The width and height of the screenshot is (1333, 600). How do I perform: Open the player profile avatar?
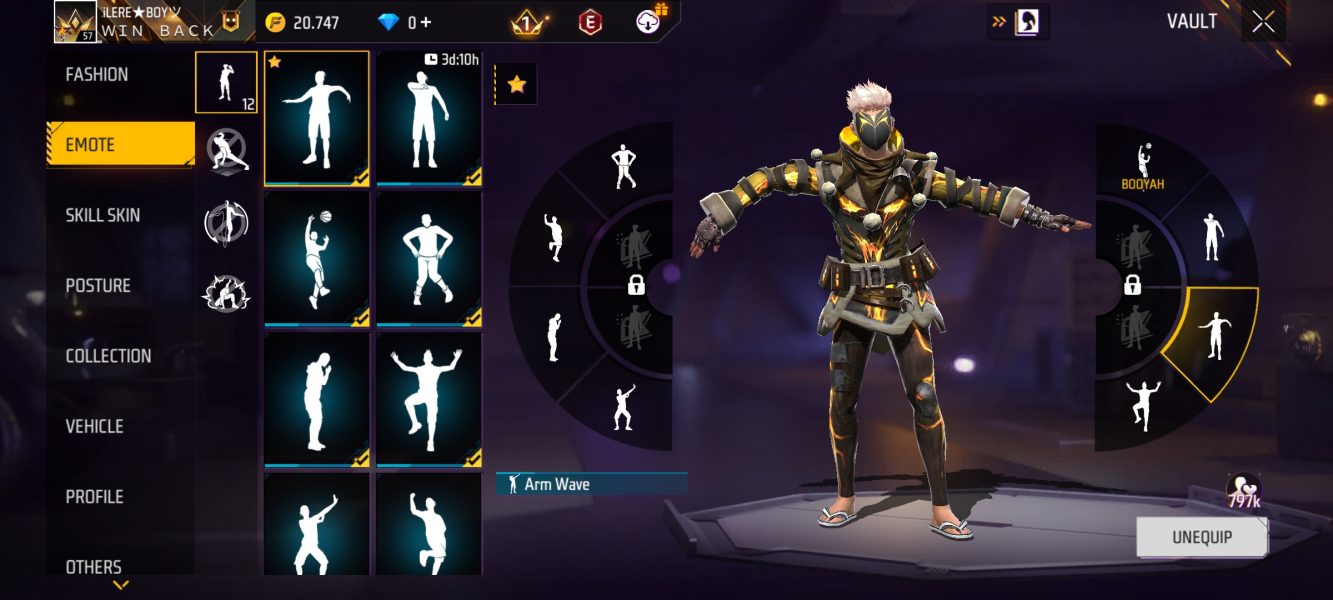tap(75, 22)
